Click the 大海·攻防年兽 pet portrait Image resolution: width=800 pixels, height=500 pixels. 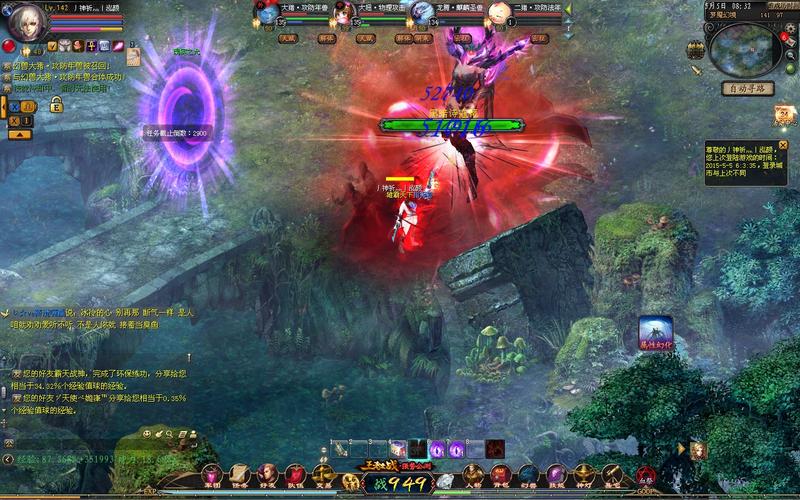(267, 14)
